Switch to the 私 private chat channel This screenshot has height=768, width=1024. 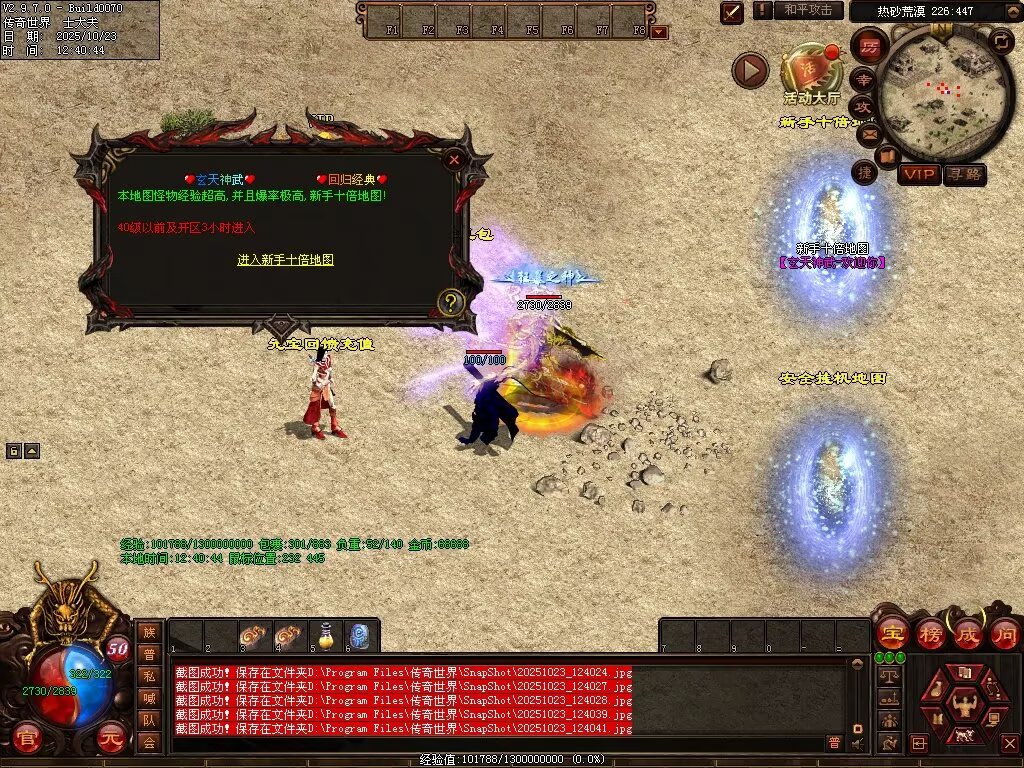[x=149, y=675]
